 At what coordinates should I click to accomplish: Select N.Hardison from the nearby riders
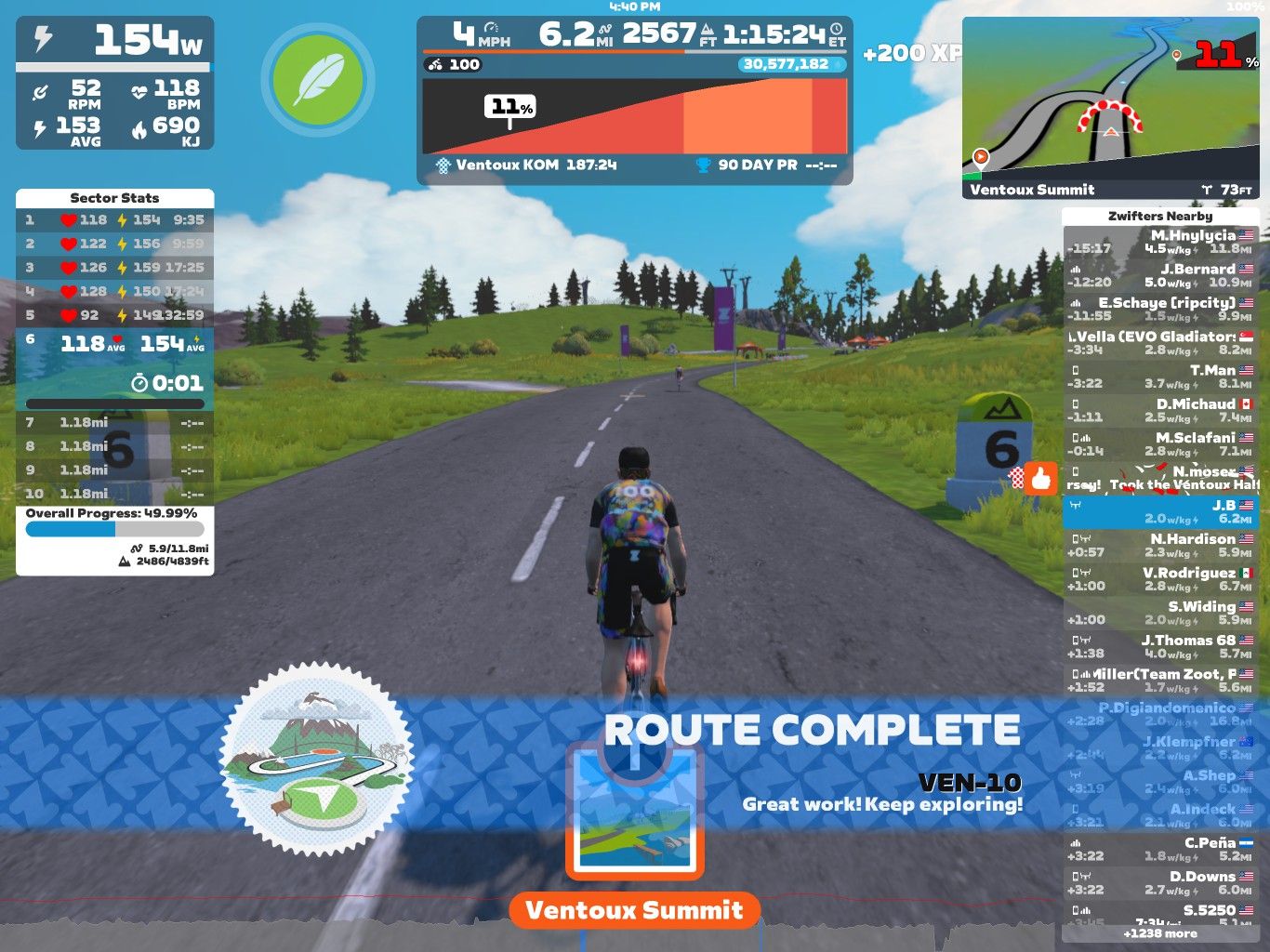click(1159, 545)
